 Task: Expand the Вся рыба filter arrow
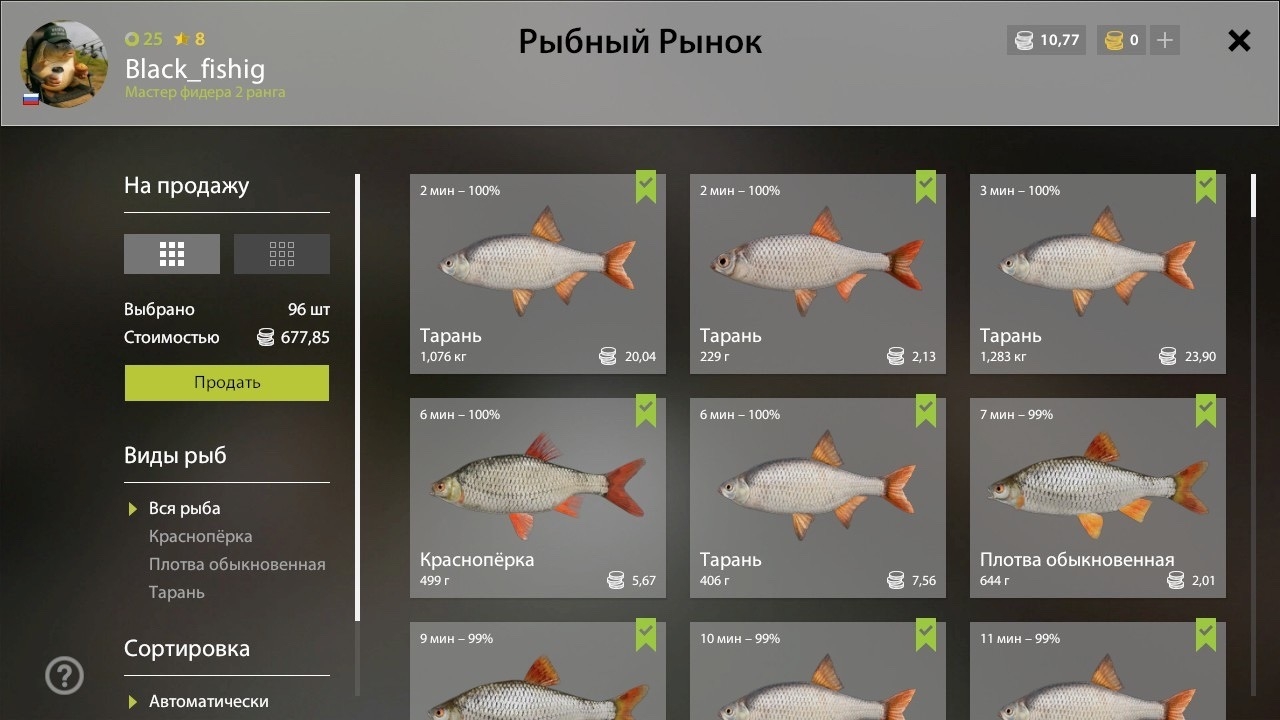tap(131, 508)
